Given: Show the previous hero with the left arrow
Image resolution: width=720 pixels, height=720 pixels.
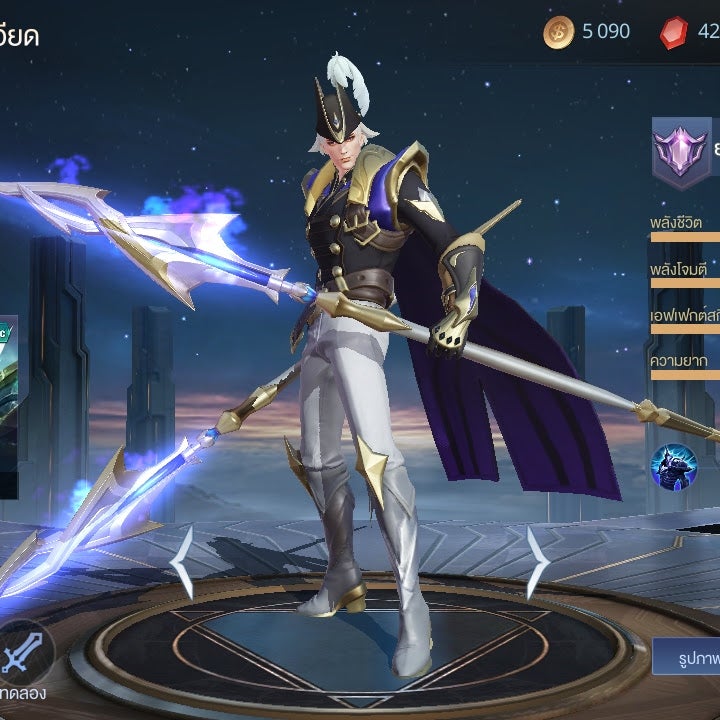Looking at the screenshot, I should coord(182,563).
